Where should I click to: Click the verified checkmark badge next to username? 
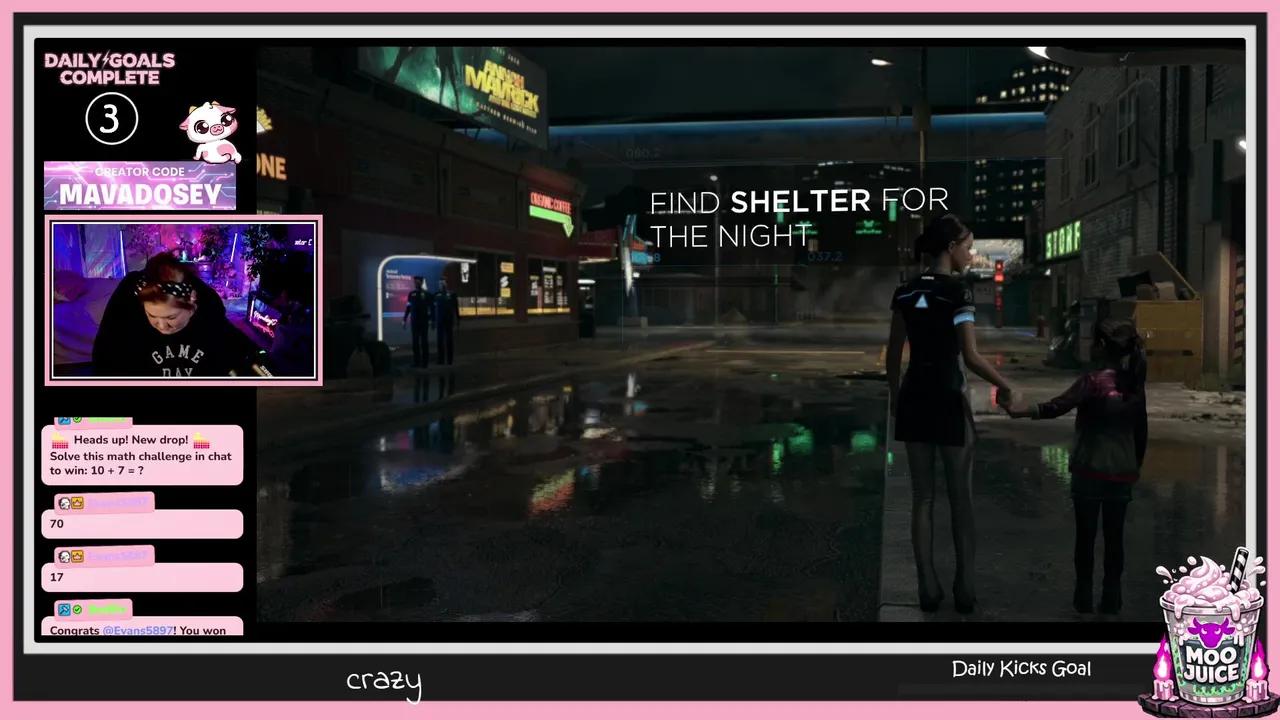coord(78,609)
